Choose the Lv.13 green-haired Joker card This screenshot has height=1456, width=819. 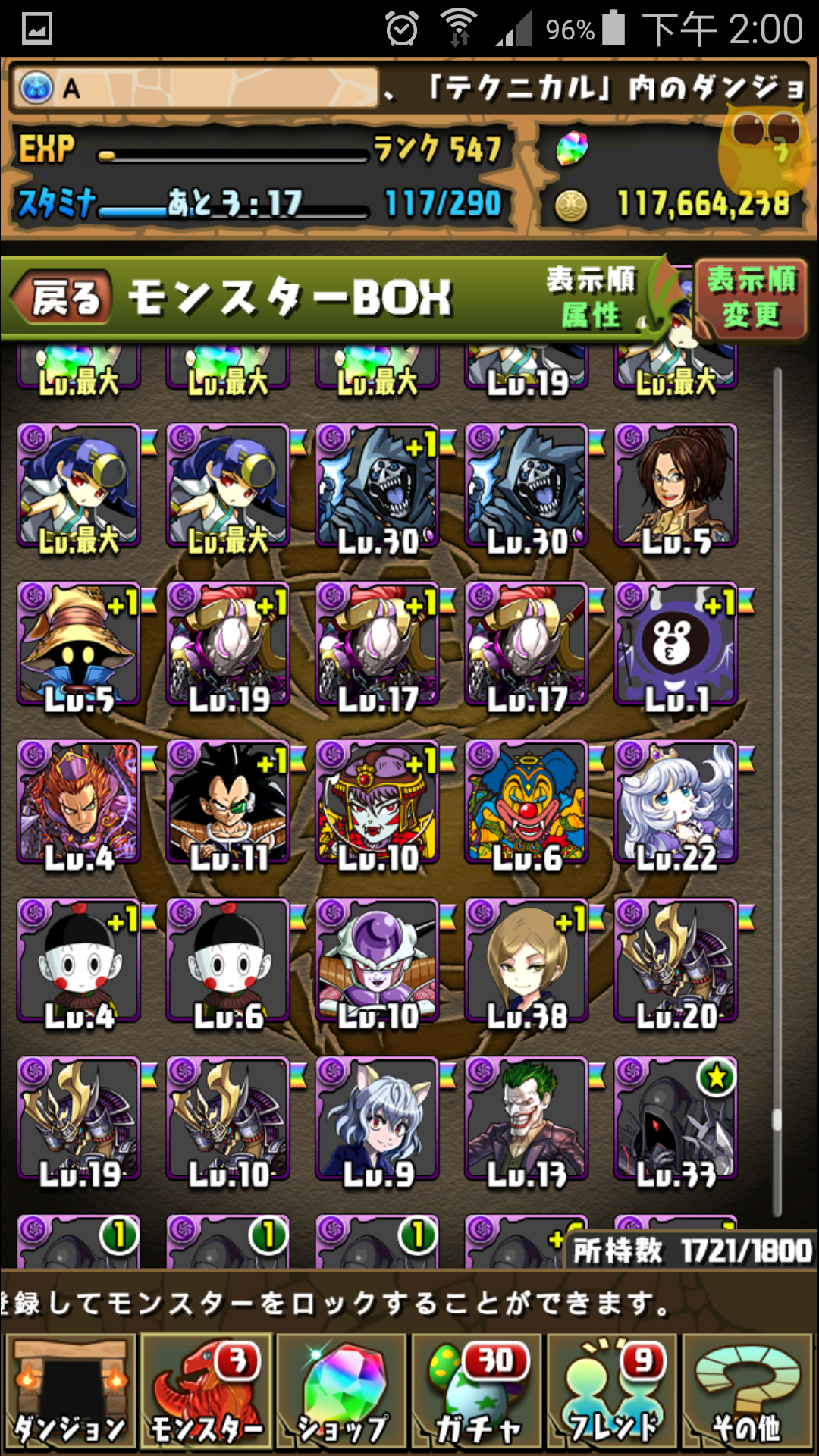coord(527,1120)
